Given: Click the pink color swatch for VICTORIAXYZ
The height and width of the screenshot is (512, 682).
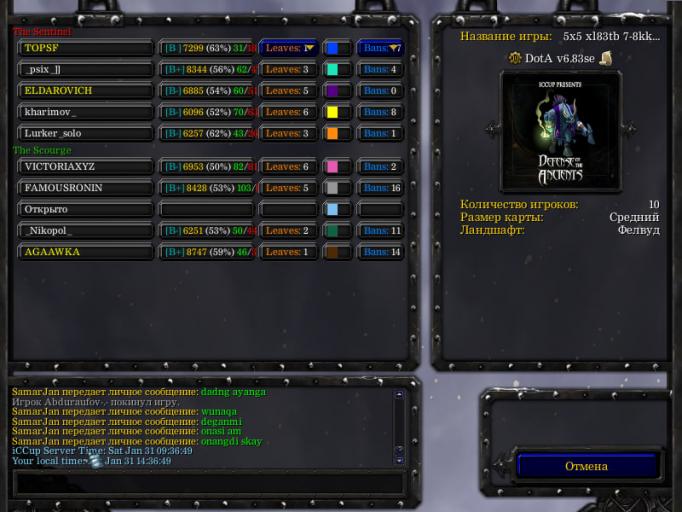Looking at the screenshot, I should [336, 167].
